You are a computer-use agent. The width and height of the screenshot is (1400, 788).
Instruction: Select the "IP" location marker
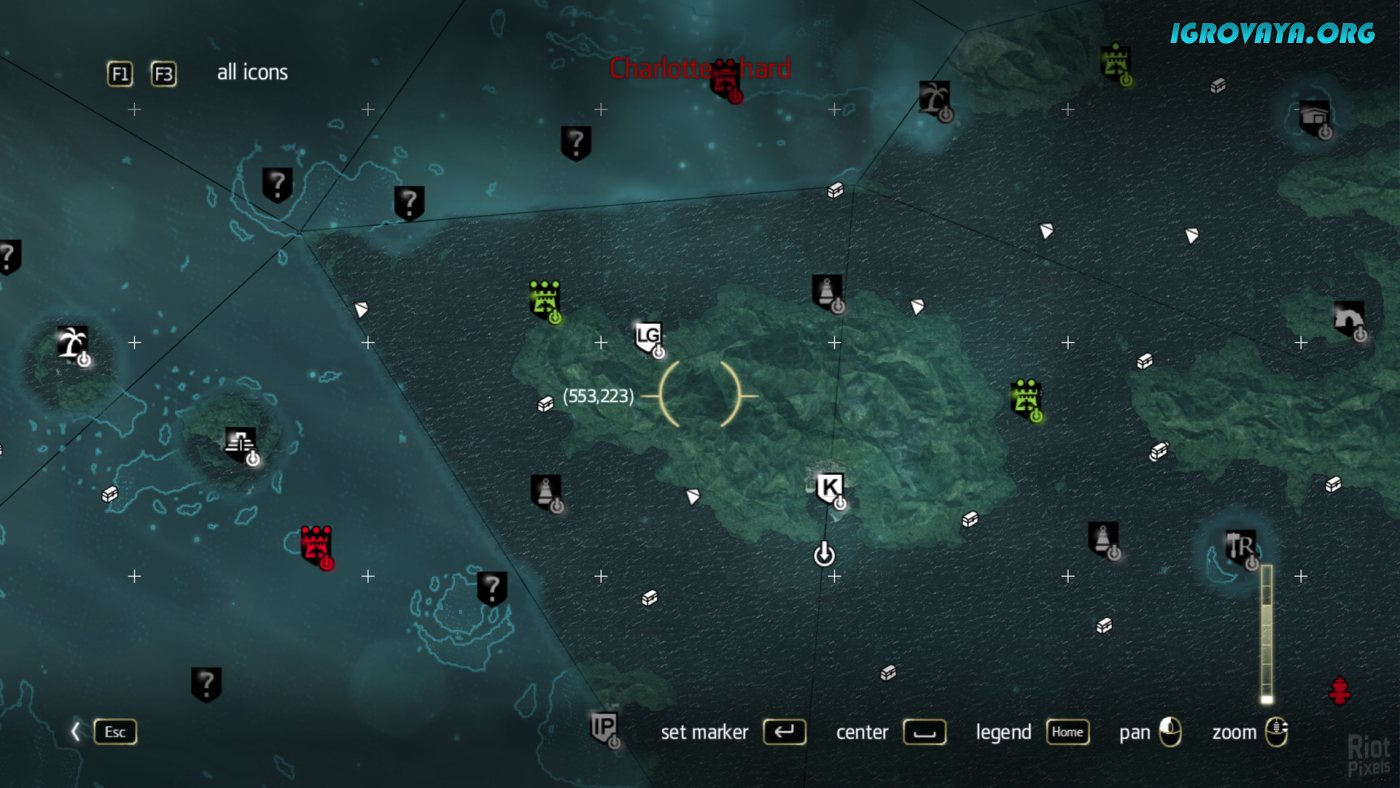tap(604, 726)
